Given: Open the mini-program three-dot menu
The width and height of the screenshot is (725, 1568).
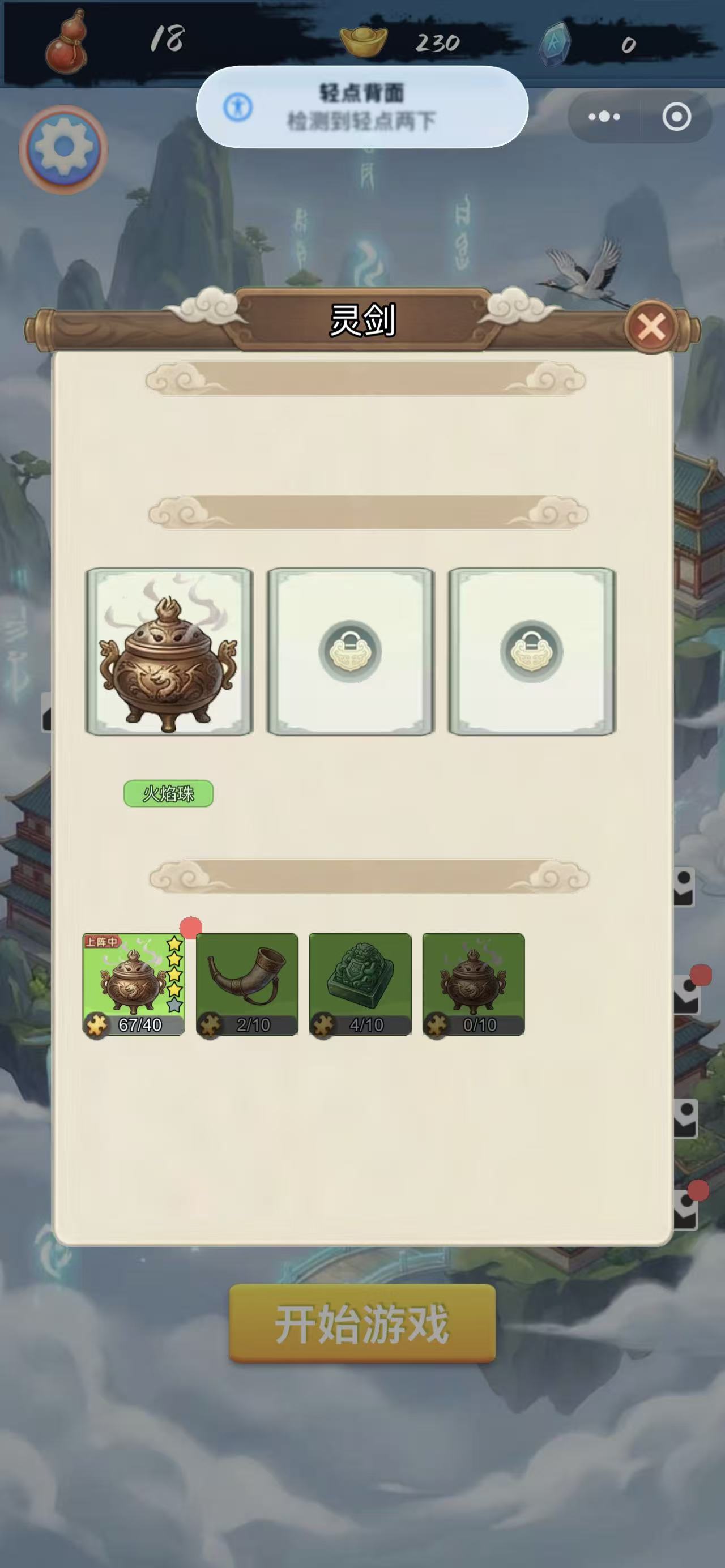Looking at the screenshot, I should (x=604, y=116).
